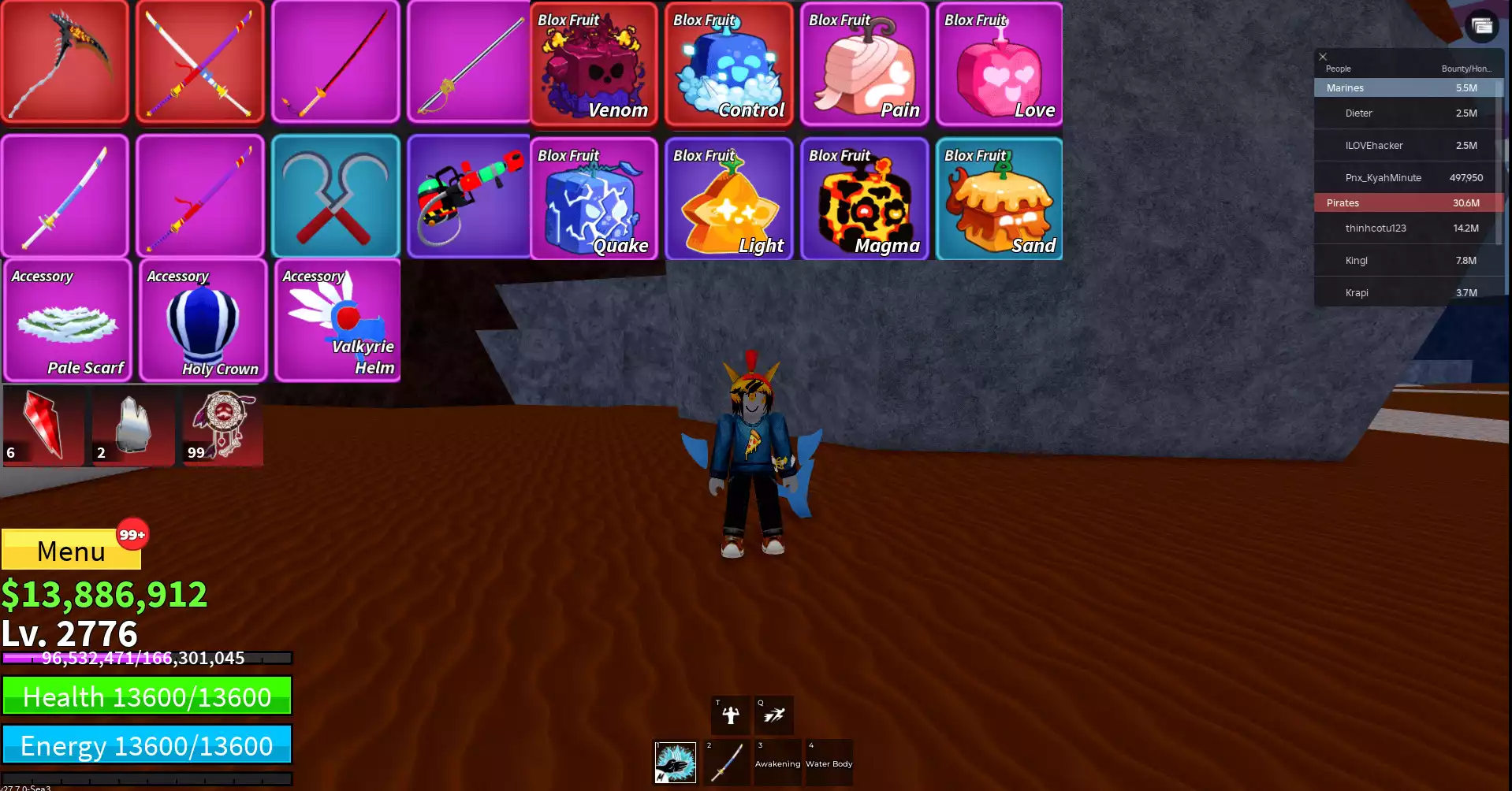Choose the Holy Crown accessory
The image size is (1512, 791).
pyautogui.click(x=203, y=321)
